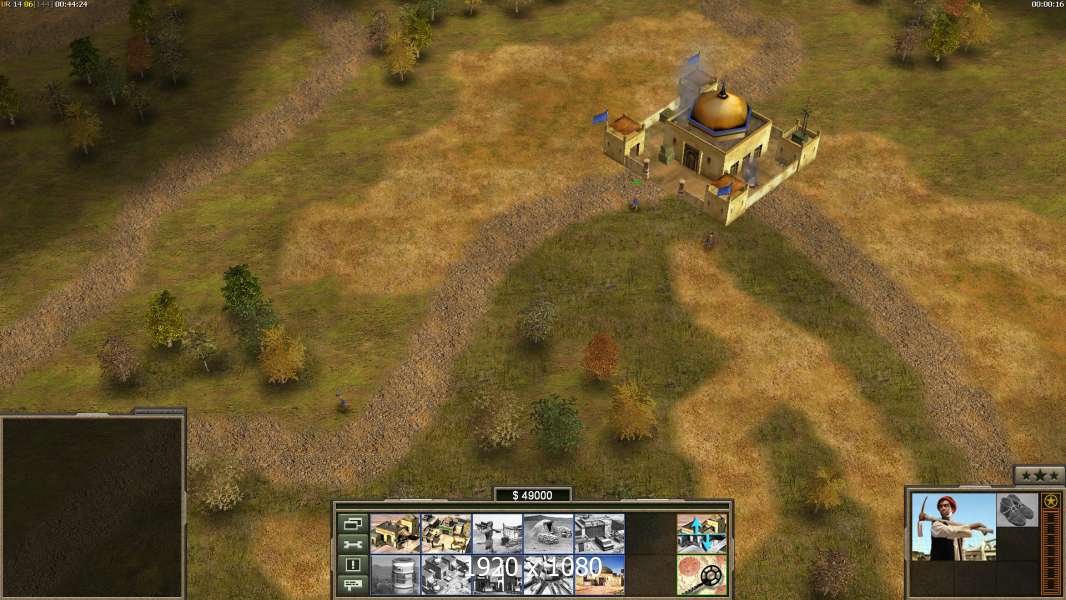Select the exclamation mark alert button
The image size is (1066, 600).
352,564
